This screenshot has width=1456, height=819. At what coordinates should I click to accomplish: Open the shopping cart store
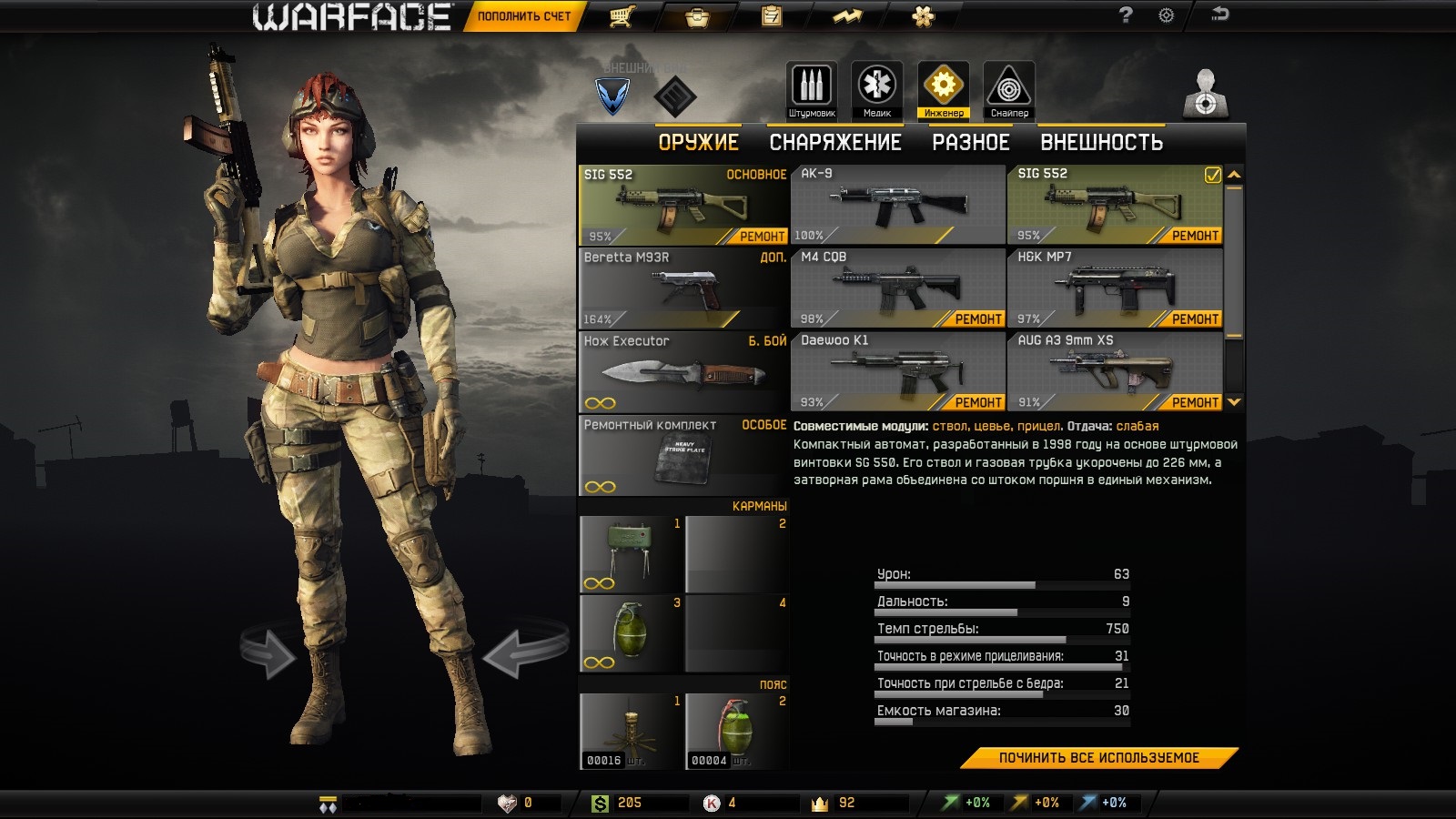(x=622, y=16)
